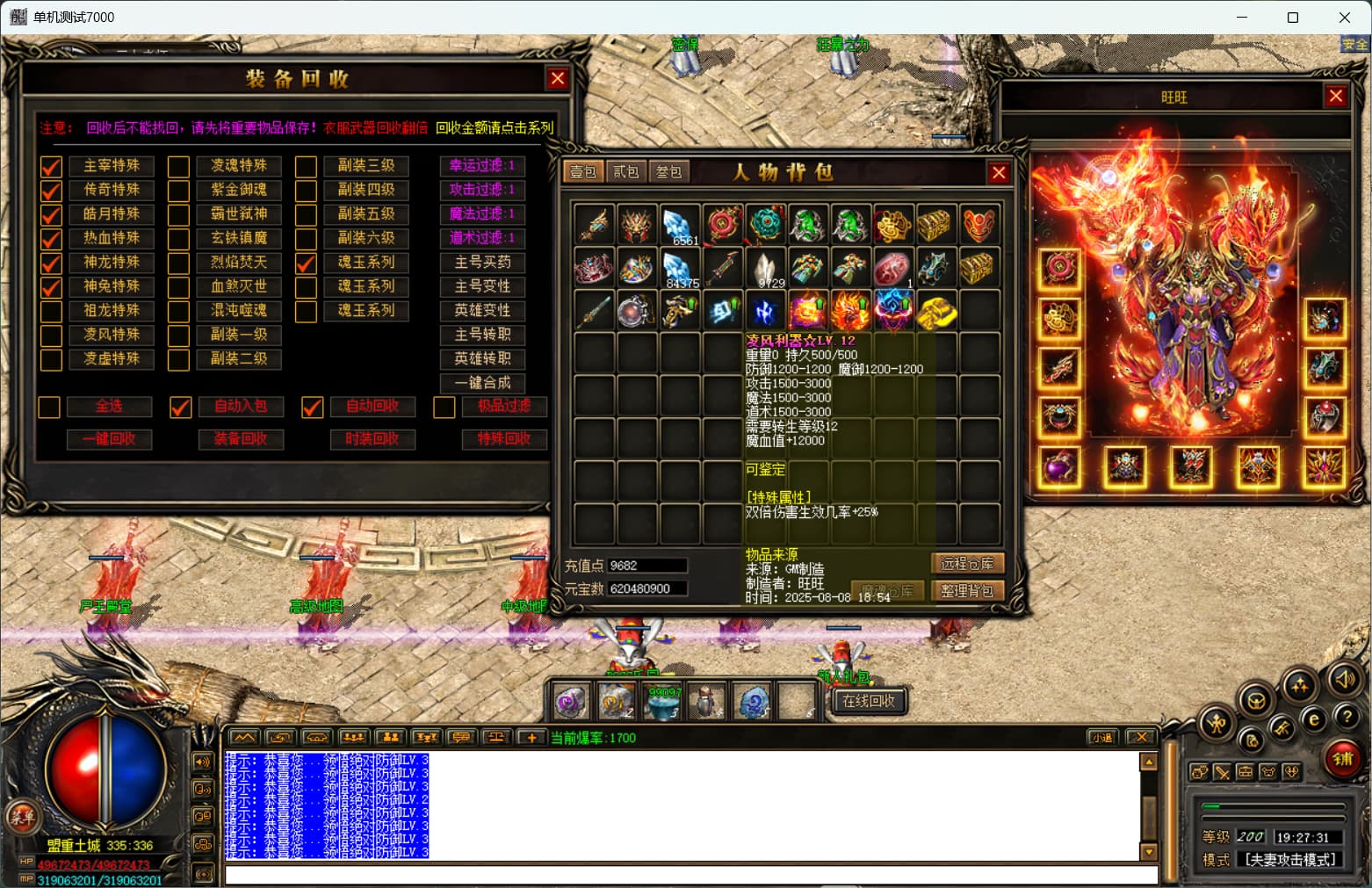Screen dimensions: 1372x888
Task: Toggle the 祖龙特殊 checkbox
Action: click(x=51, y=311)
